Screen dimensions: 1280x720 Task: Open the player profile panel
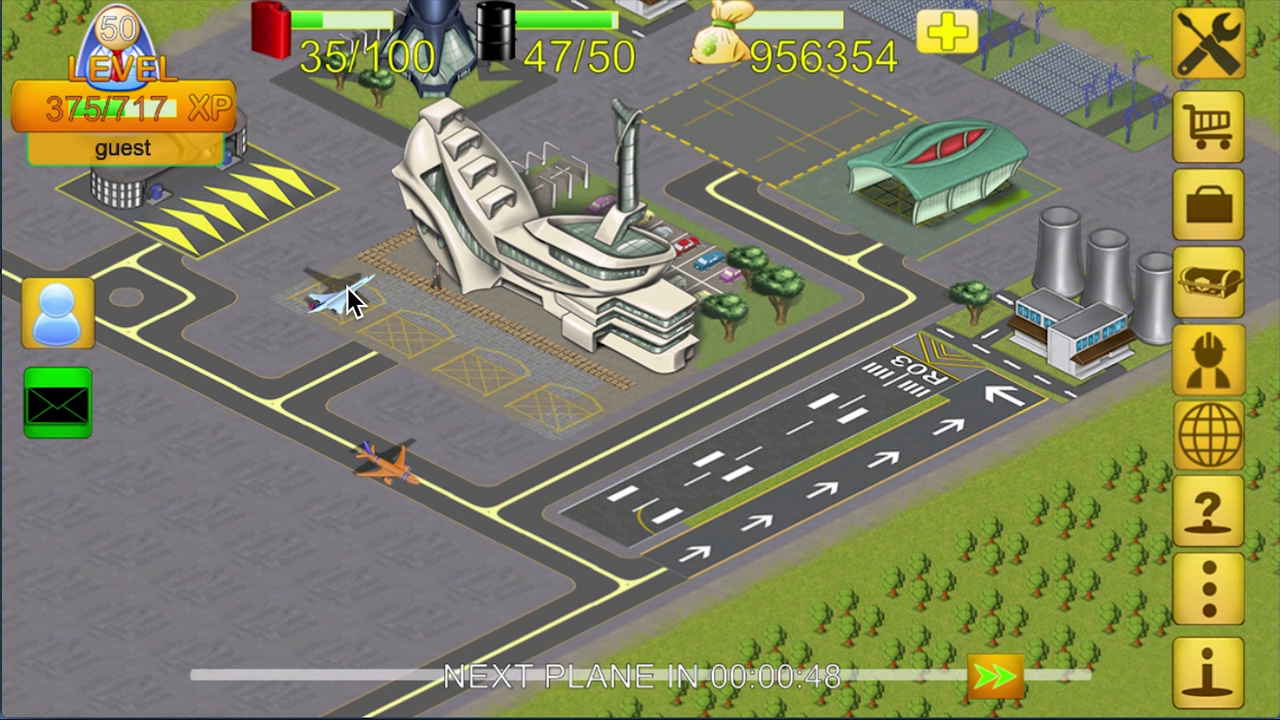tap(57, 311)
